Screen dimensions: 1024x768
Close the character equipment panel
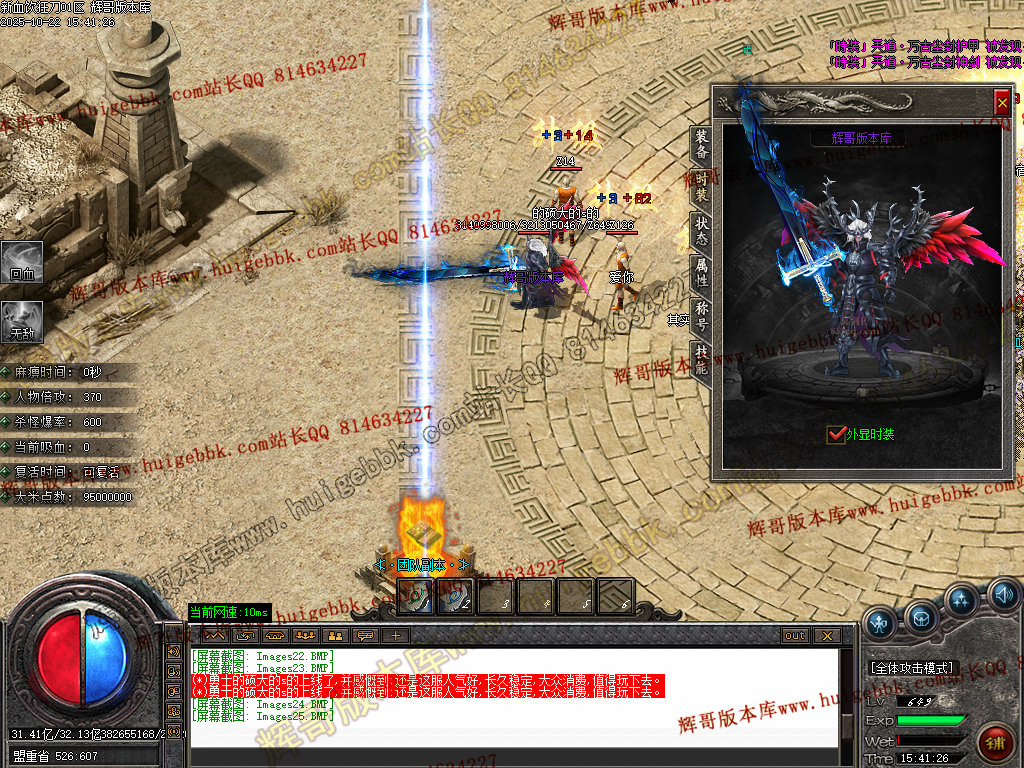click(x=1002, y=102)
